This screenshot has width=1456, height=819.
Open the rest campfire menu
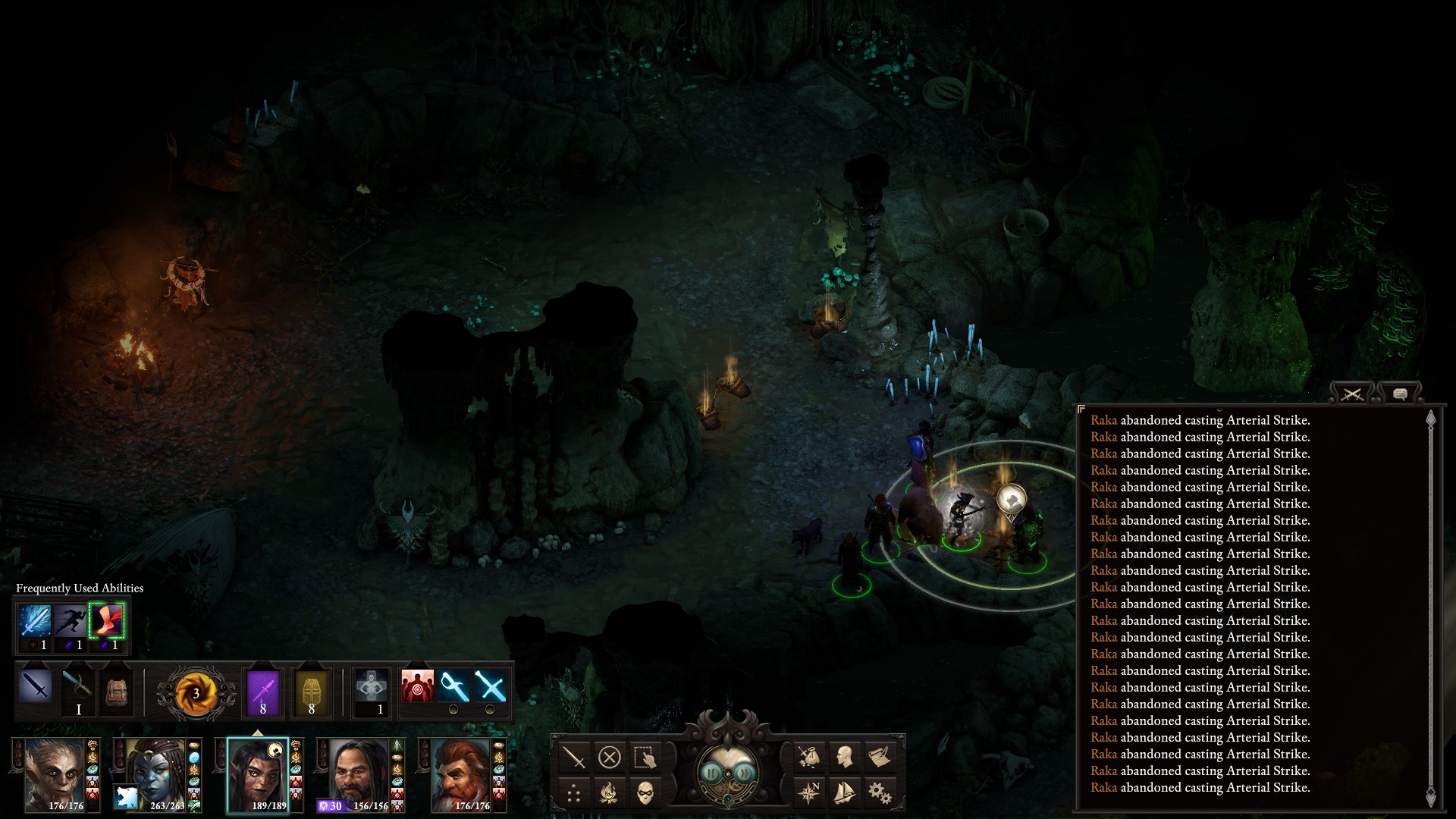click(x=609, y=794)
